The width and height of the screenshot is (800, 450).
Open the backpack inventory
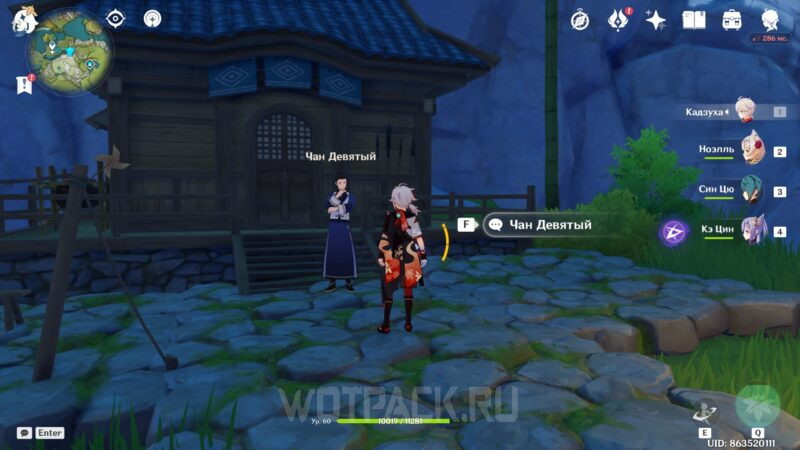(x=732, y=20)
